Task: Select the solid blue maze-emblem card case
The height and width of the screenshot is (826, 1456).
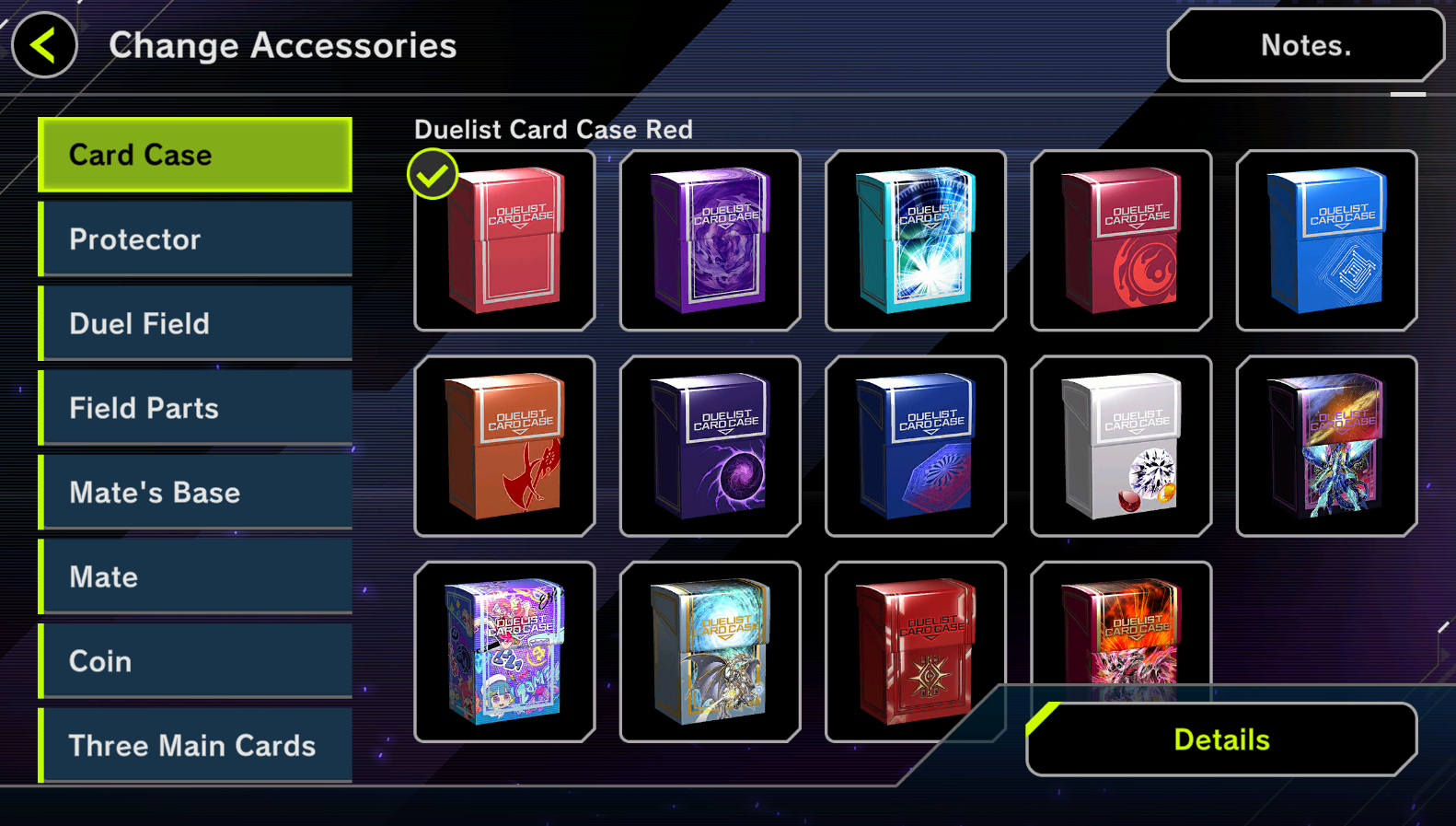Action: point(1326,240)
